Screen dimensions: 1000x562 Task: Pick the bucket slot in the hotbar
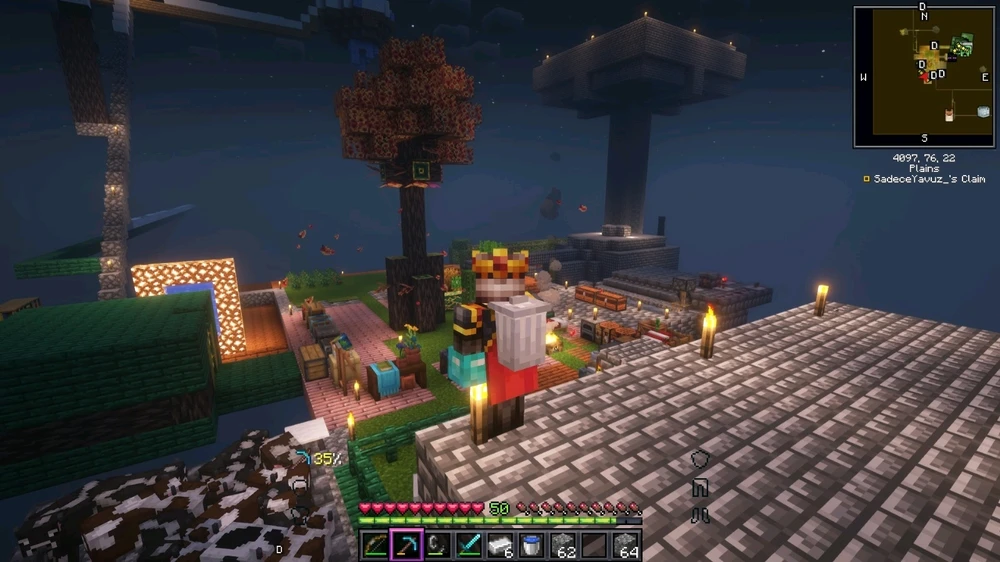click(531, 545)
